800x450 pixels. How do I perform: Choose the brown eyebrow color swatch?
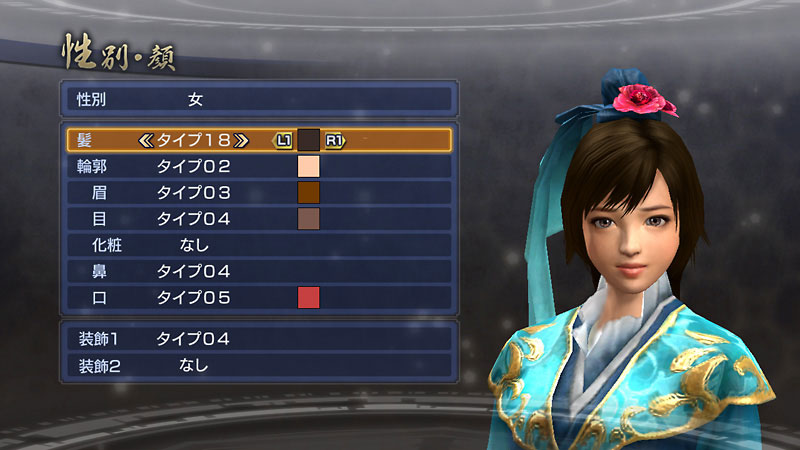click(x=308, y=192)
